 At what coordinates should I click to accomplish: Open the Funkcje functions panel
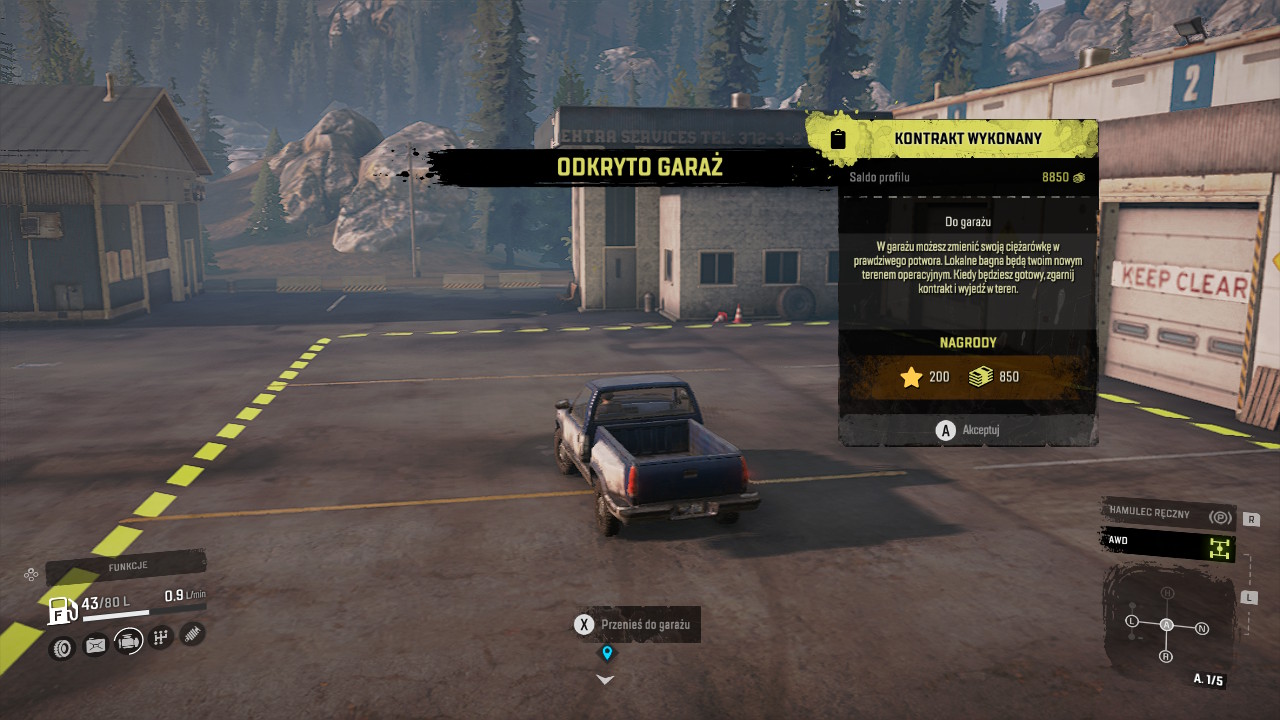point(126,566)
